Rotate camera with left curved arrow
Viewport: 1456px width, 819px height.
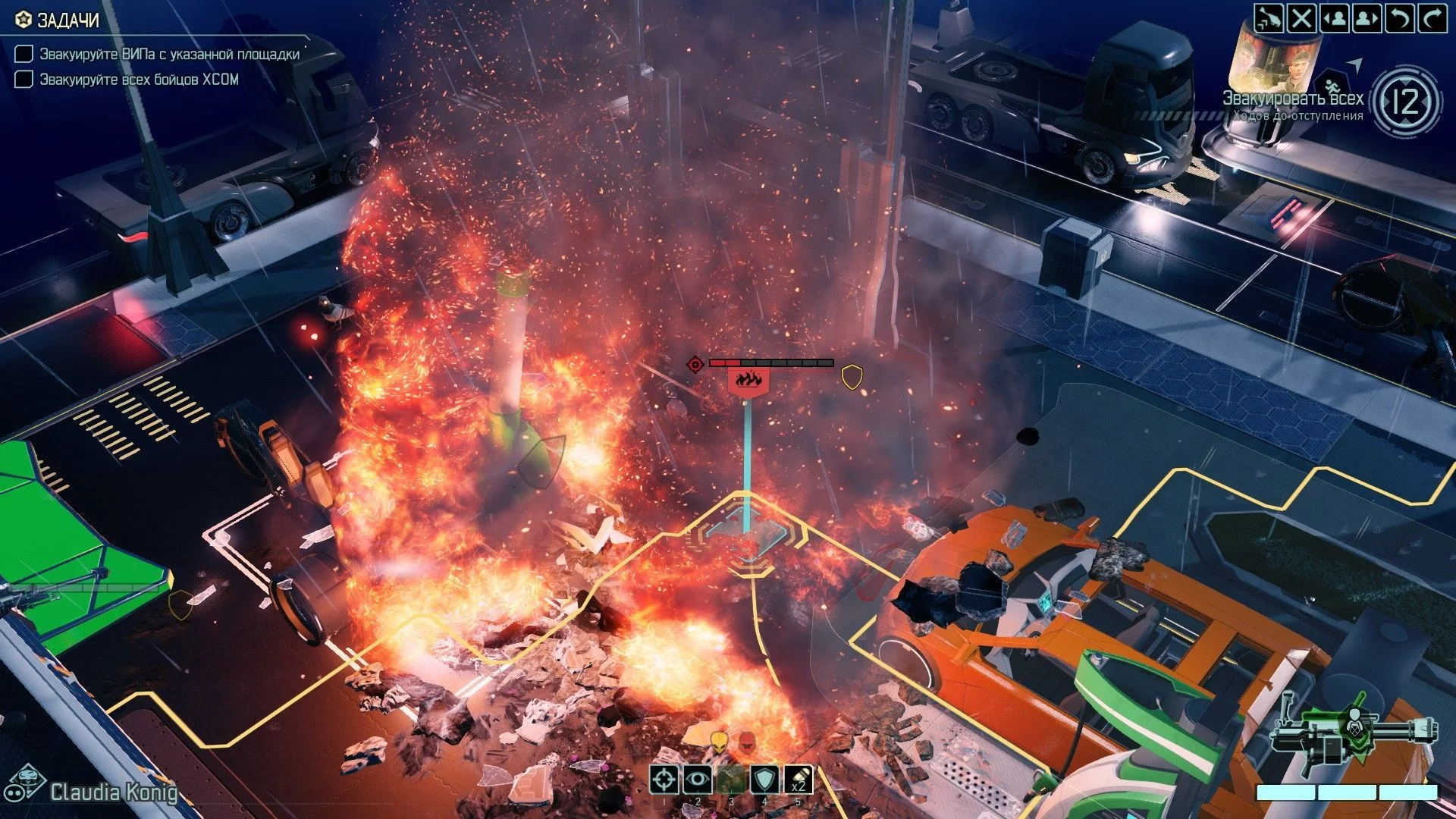click(x=1400, y=17)
